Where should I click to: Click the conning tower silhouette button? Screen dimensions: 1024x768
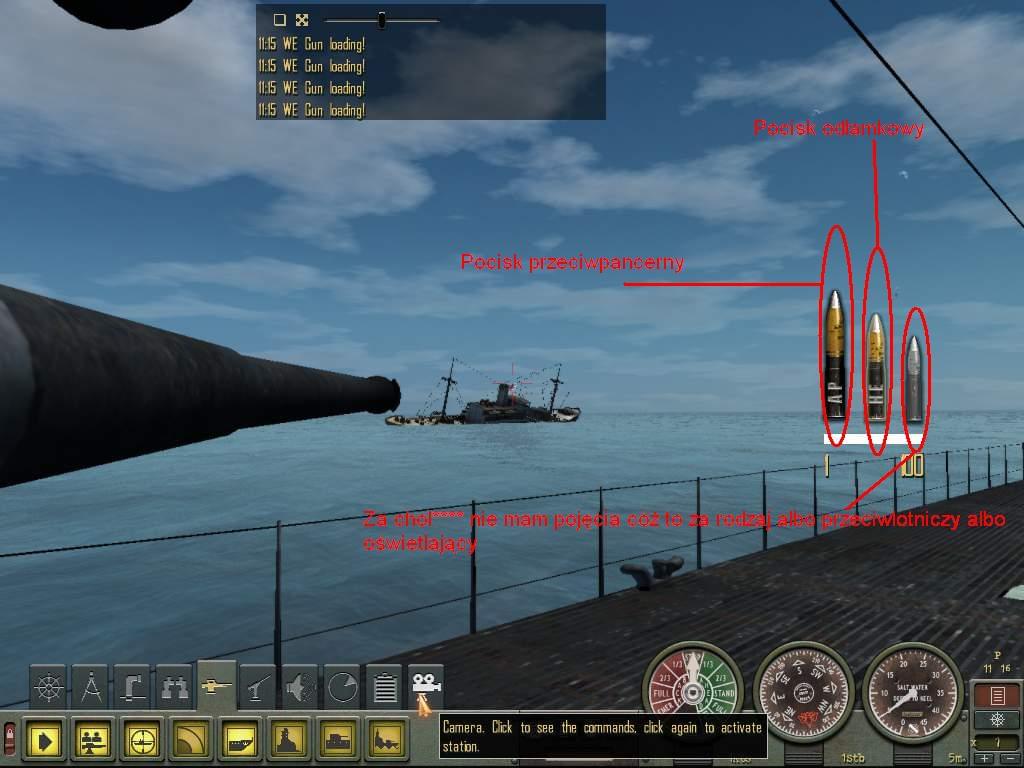[290, 740]
